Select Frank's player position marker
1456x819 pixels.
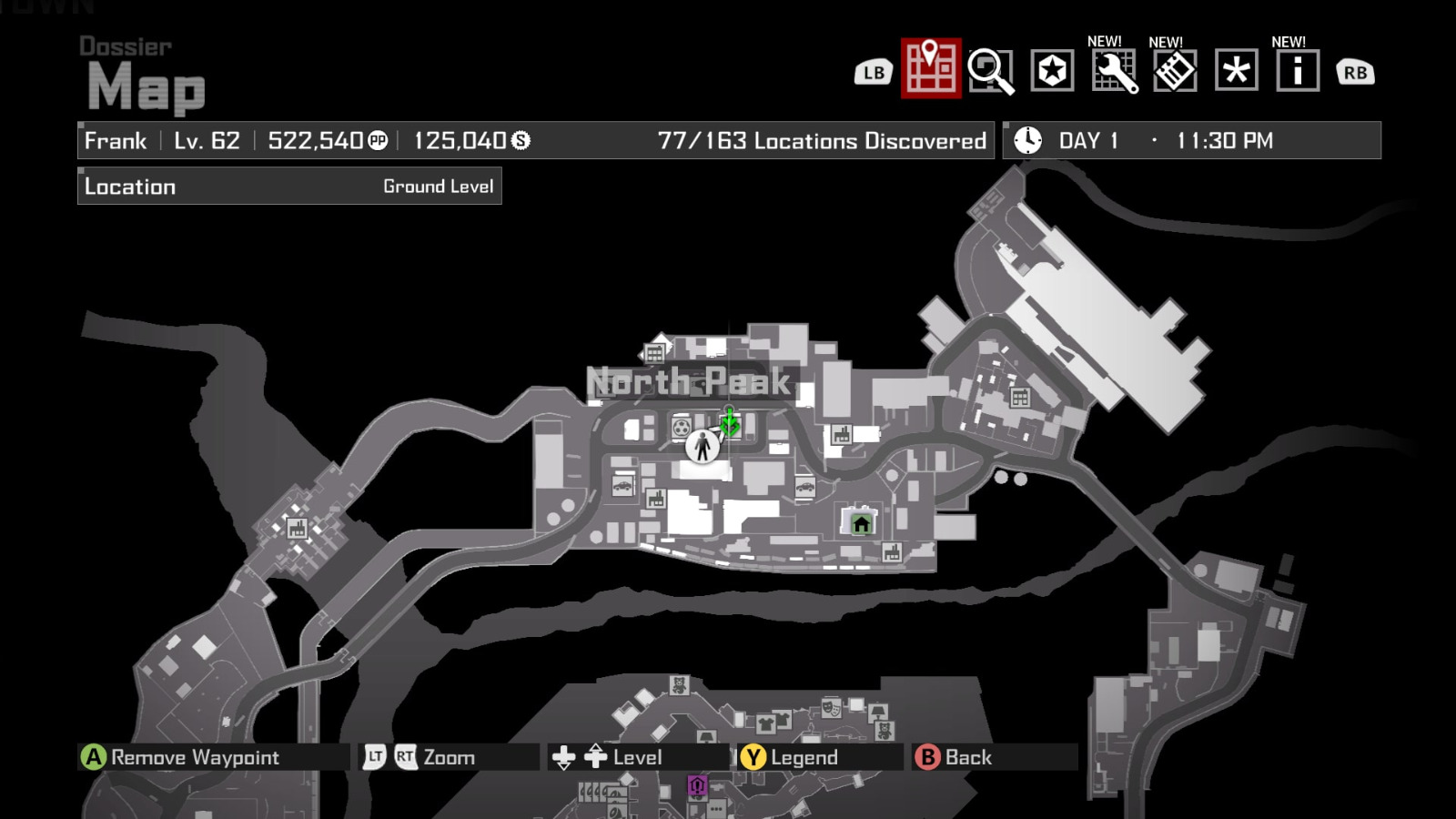[701, 449]
